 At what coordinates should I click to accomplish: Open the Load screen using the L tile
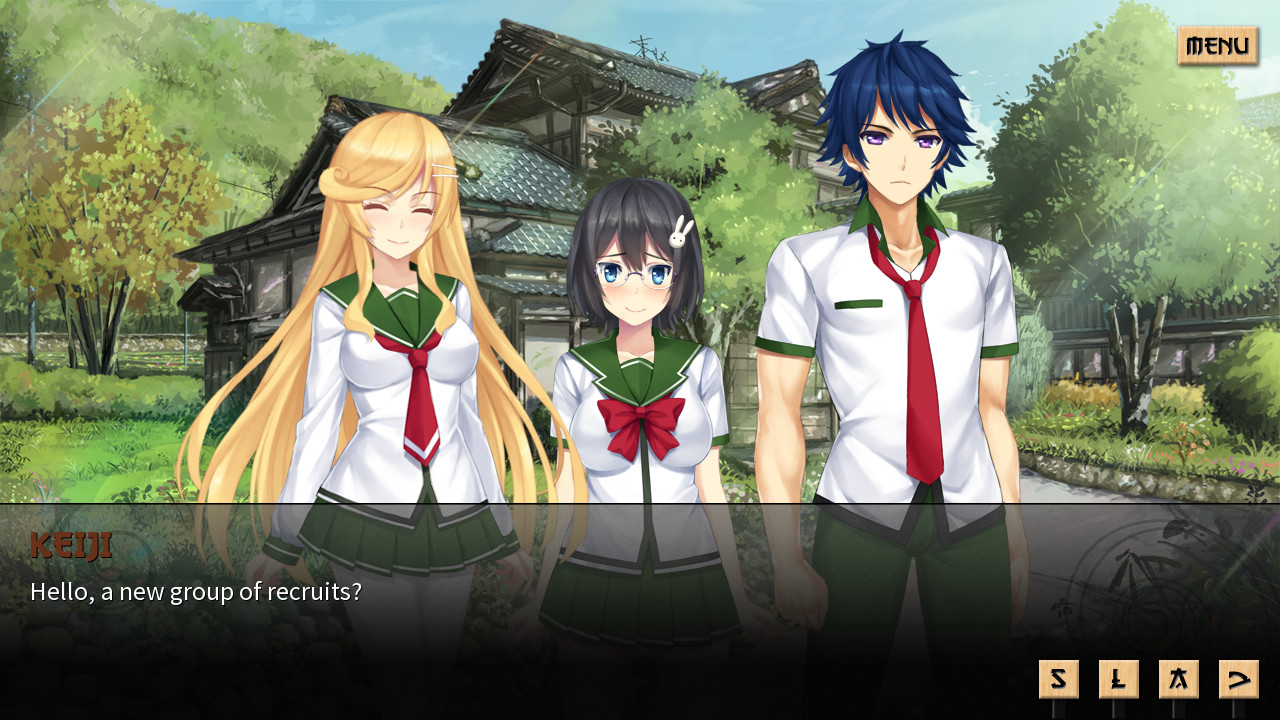click(x=1119, y=677)
